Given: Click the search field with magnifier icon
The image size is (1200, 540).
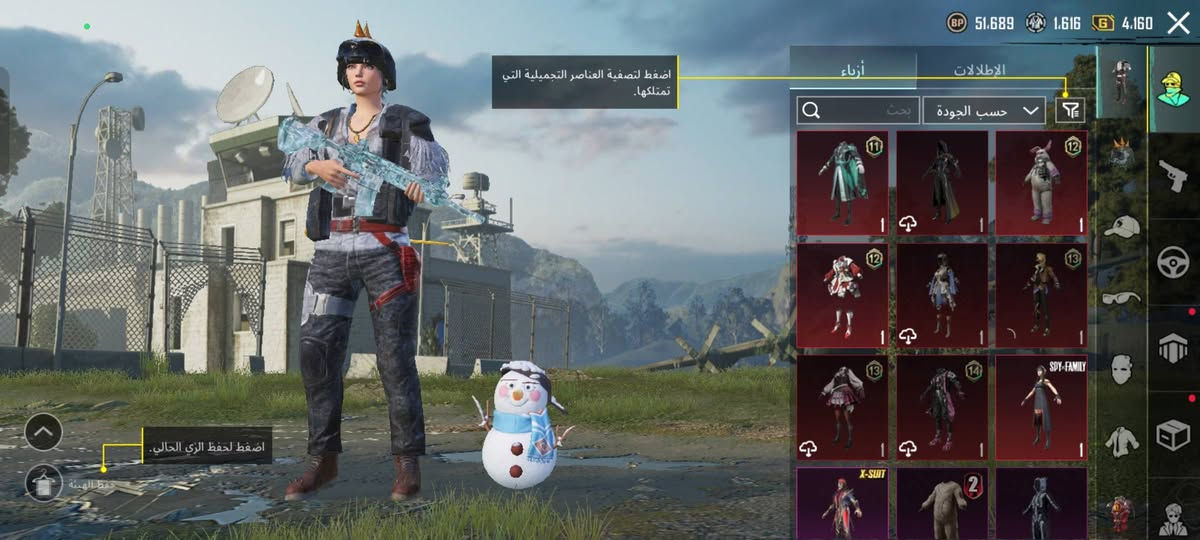Looking at the screenshot, I should (x=857, y=110).
